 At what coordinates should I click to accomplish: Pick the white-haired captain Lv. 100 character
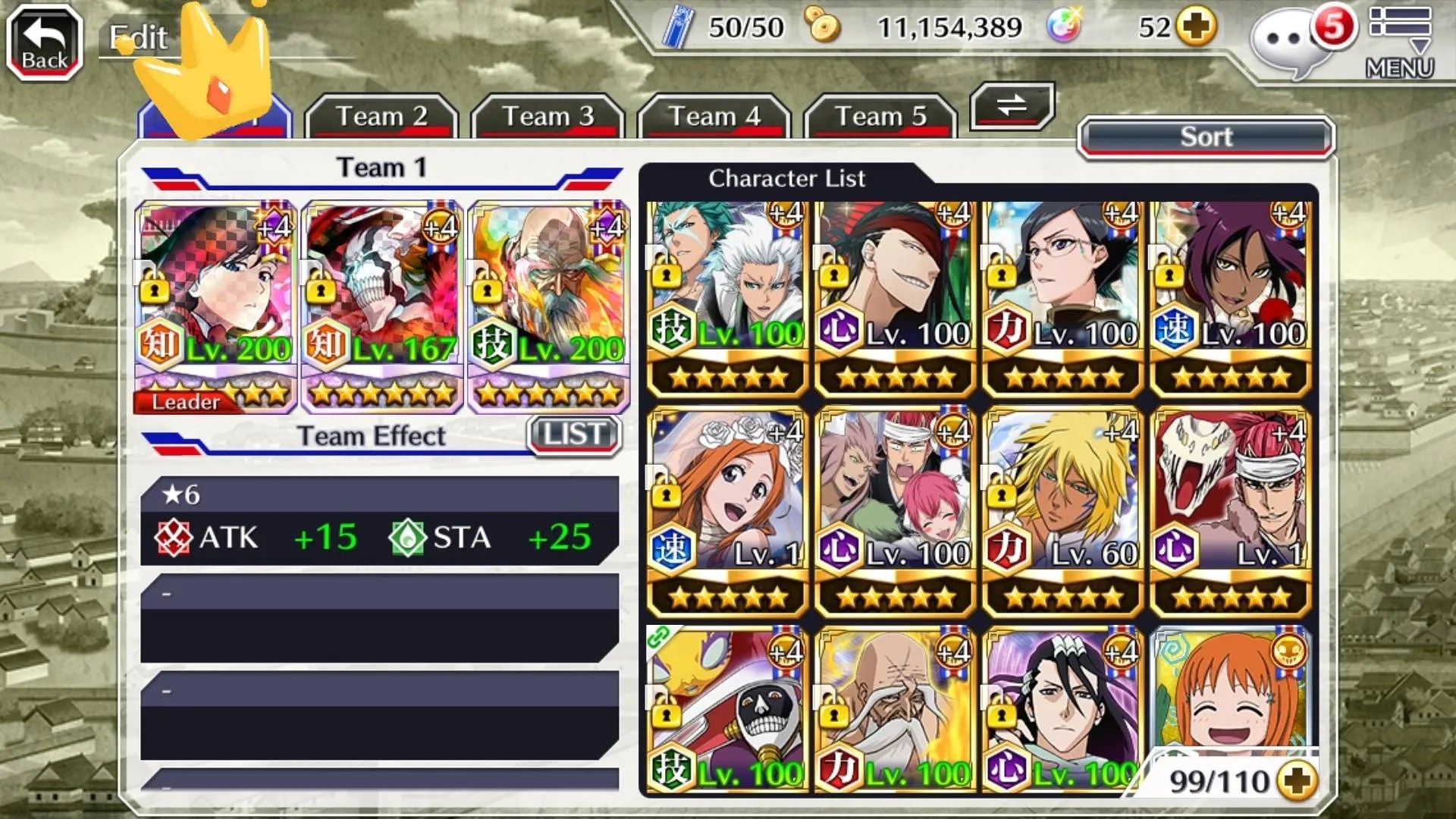click(x=728, y=297)
